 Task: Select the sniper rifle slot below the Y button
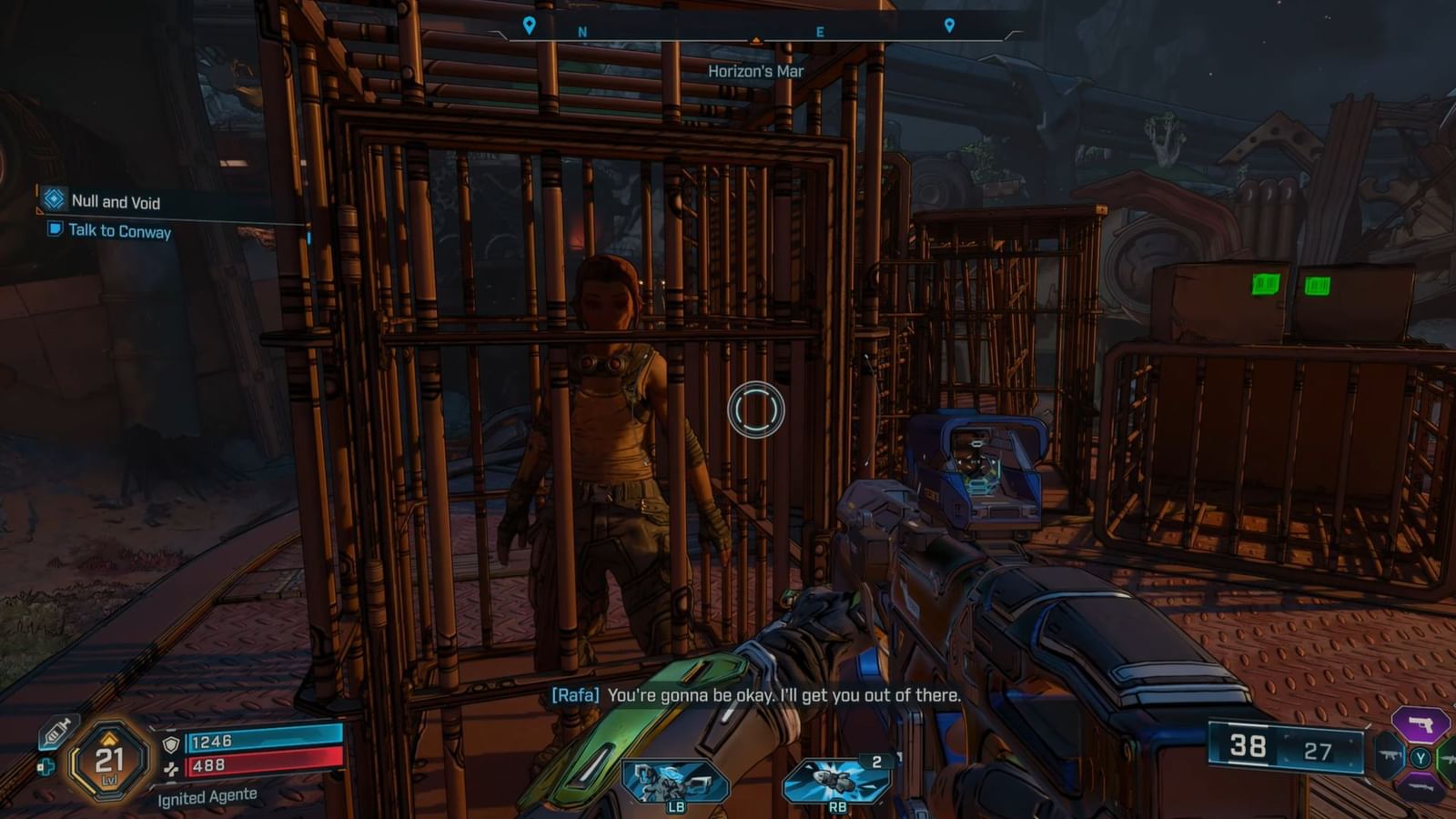1421,788
